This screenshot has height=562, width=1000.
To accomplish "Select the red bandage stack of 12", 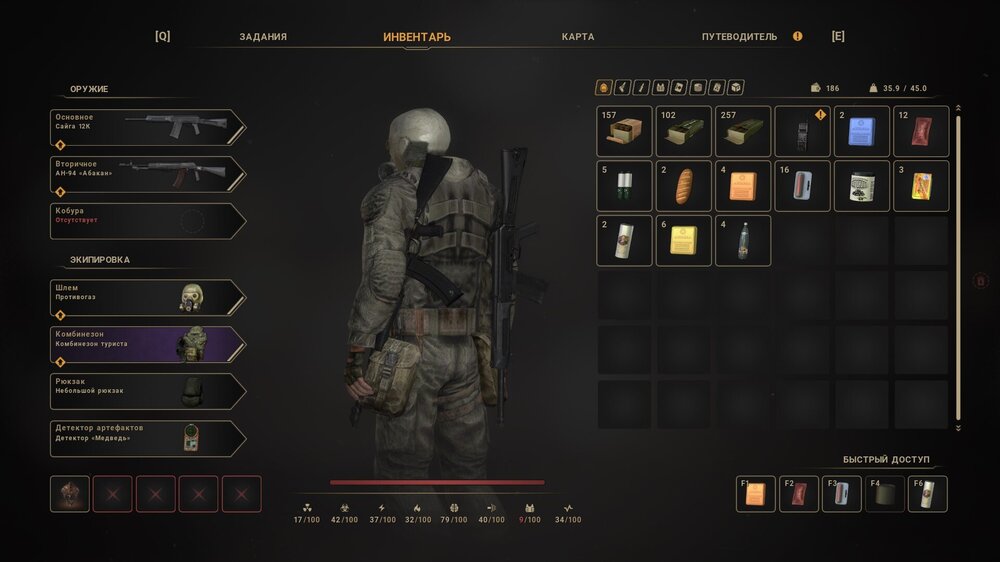I will click(x=921, y=132).
